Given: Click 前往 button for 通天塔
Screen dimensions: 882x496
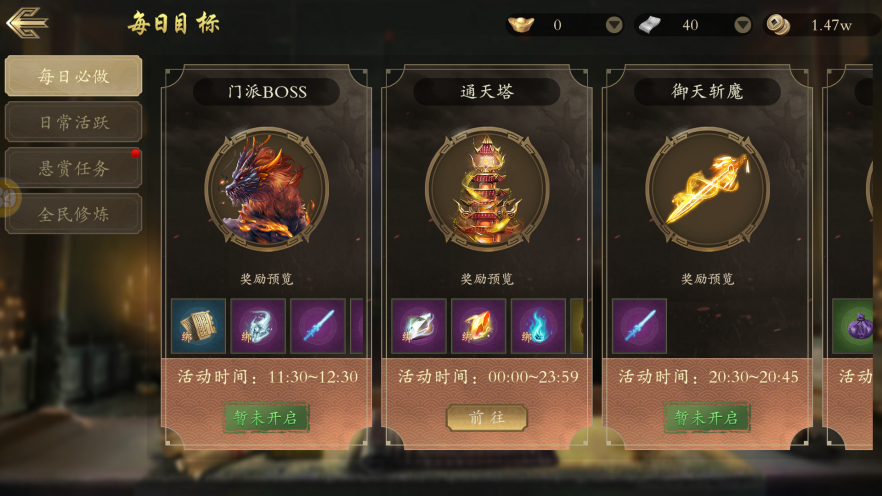Looking at the screenshot, I should point(486,417).
